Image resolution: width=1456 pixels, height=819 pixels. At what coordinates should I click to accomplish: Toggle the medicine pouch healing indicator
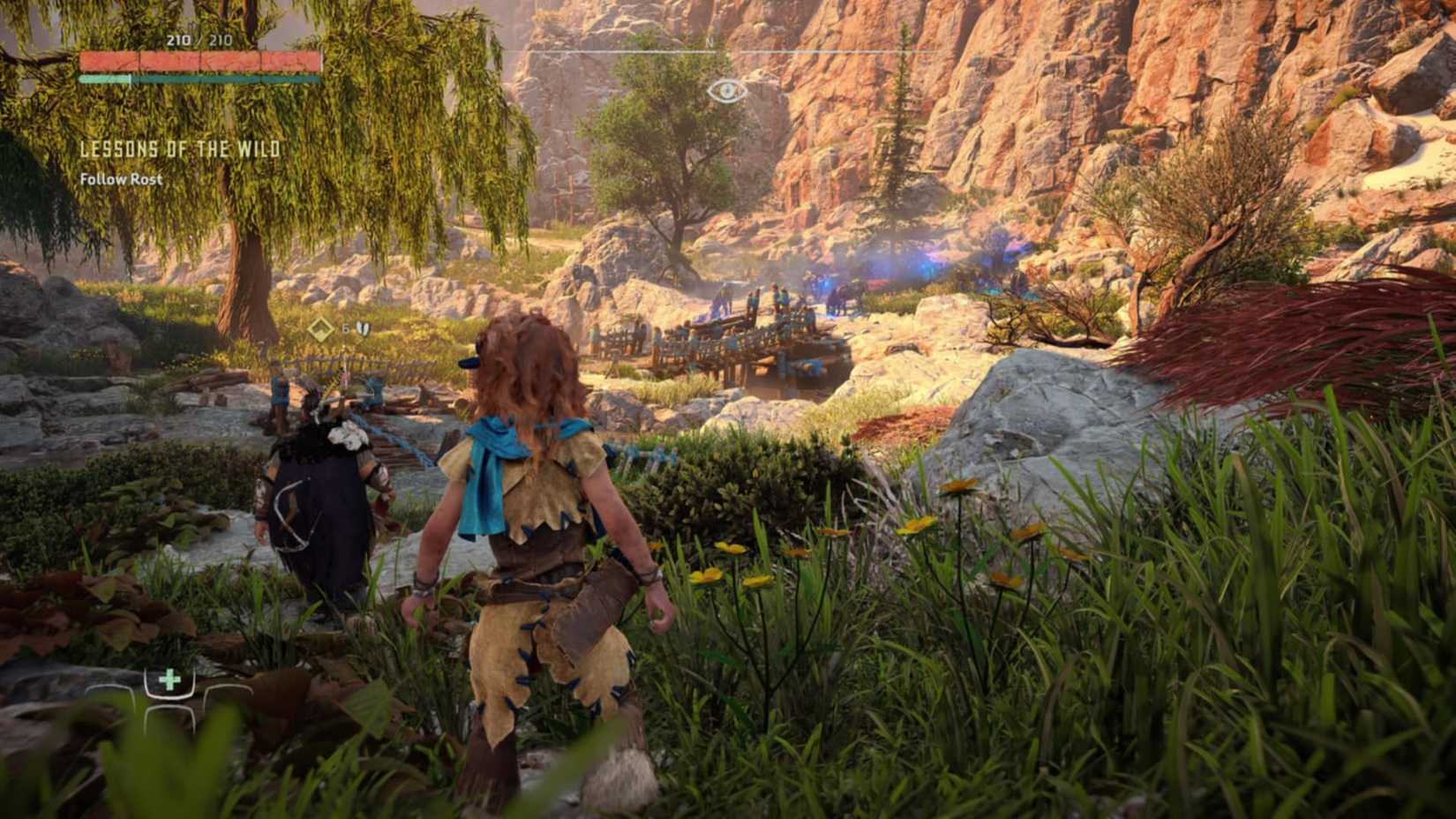pyautogui.click(x=168, y=681)
